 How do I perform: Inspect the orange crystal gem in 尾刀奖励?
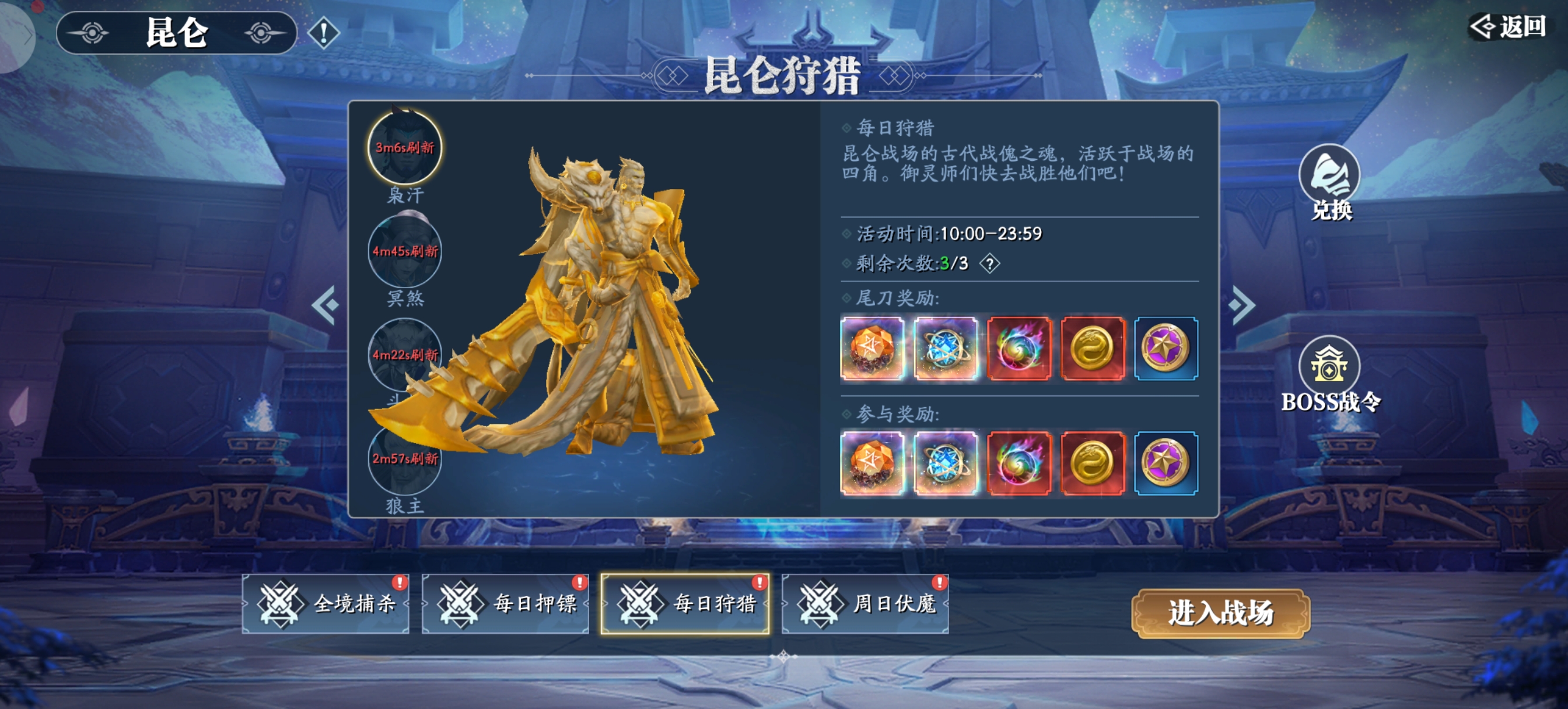[872, 349]
